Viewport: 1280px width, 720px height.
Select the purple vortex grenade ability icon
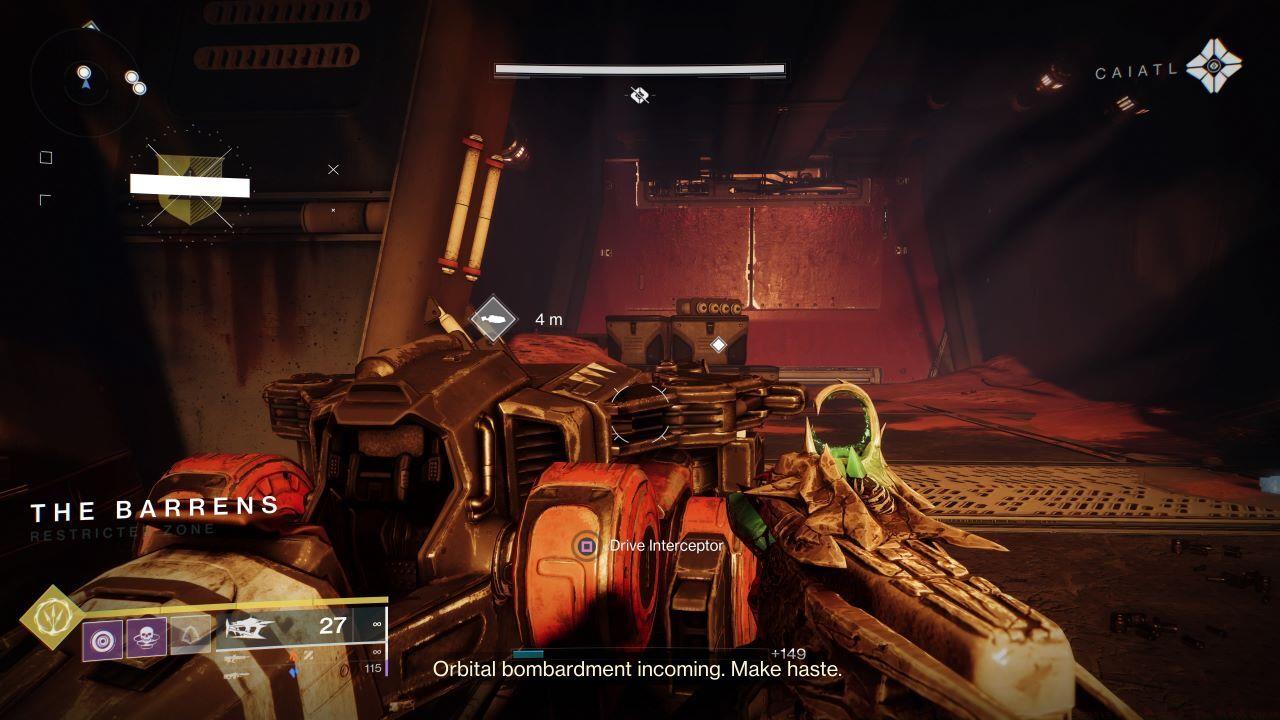(x=102, y=638)
